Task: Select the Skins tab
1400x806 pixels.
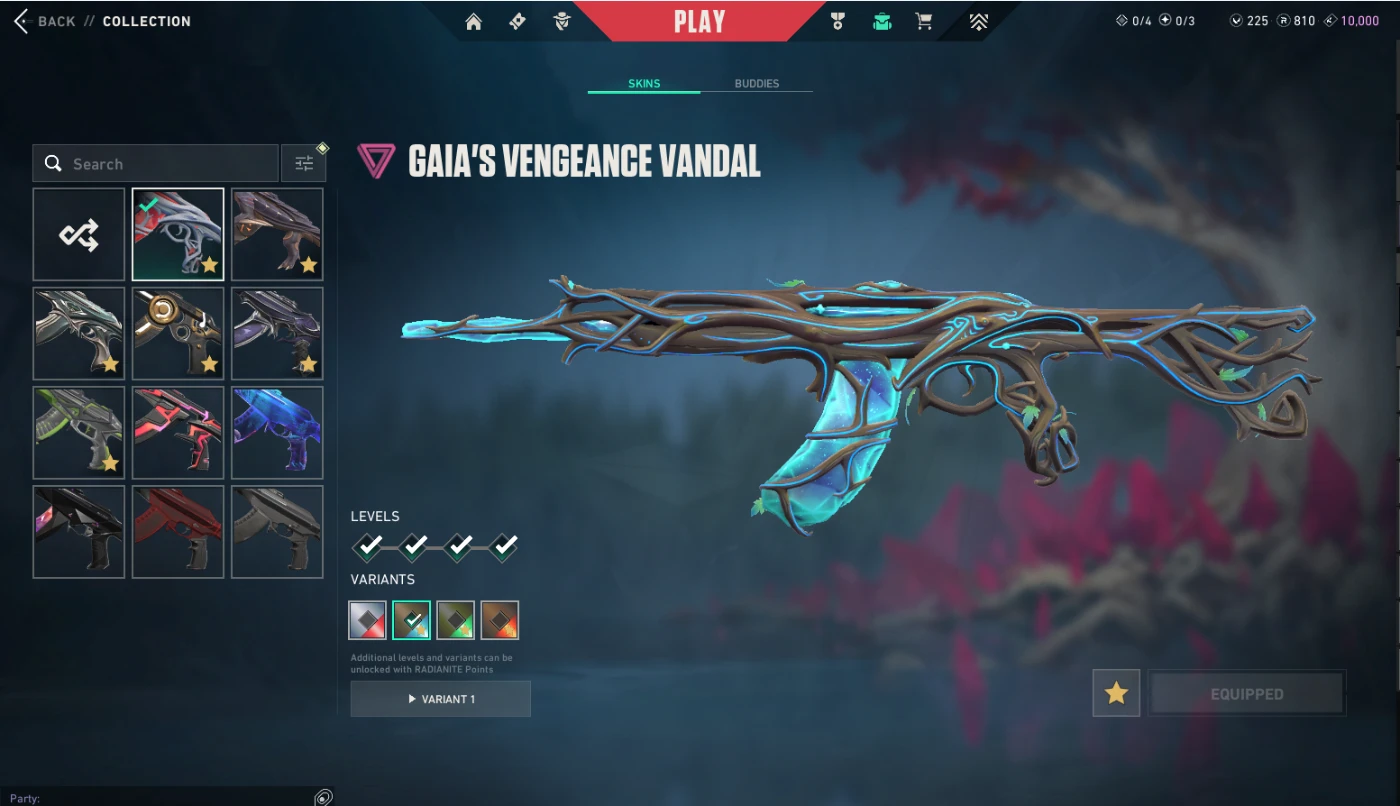Action: coord(644,84)
